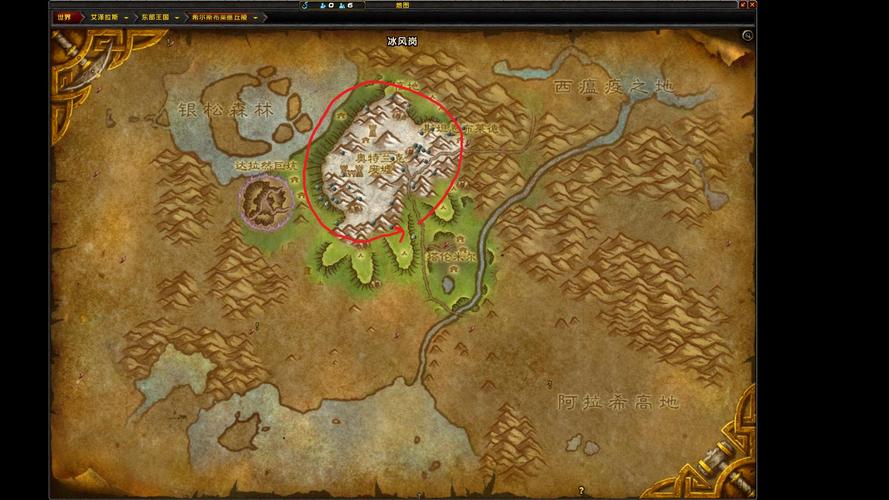
Task: Open the 东部王国 zone dropdown
Action: pyautogui.click(x=176, y=17)
